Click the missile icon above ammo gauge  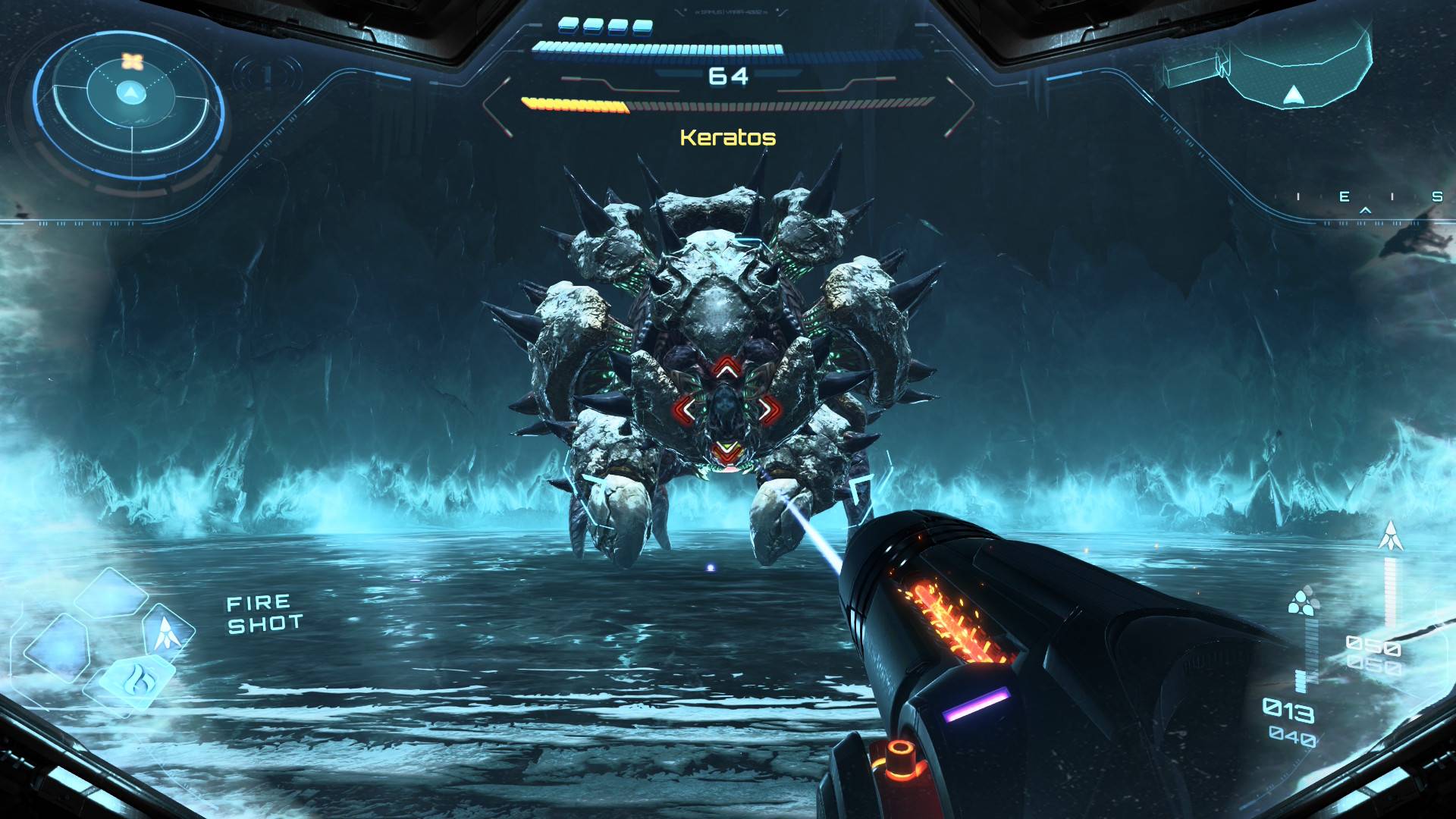(1390, 535)
